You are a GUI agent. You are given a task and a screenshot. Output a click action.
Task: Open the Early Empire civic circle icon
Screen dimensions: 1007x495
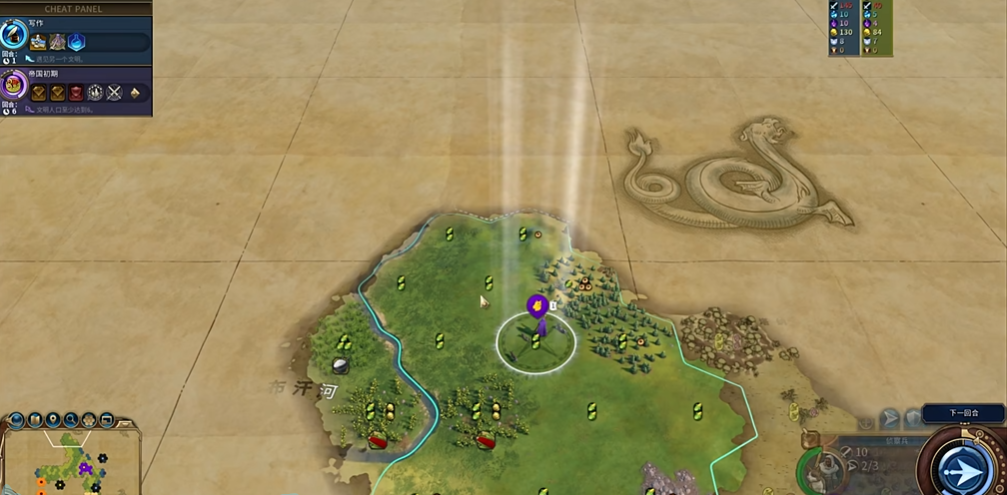14,84
